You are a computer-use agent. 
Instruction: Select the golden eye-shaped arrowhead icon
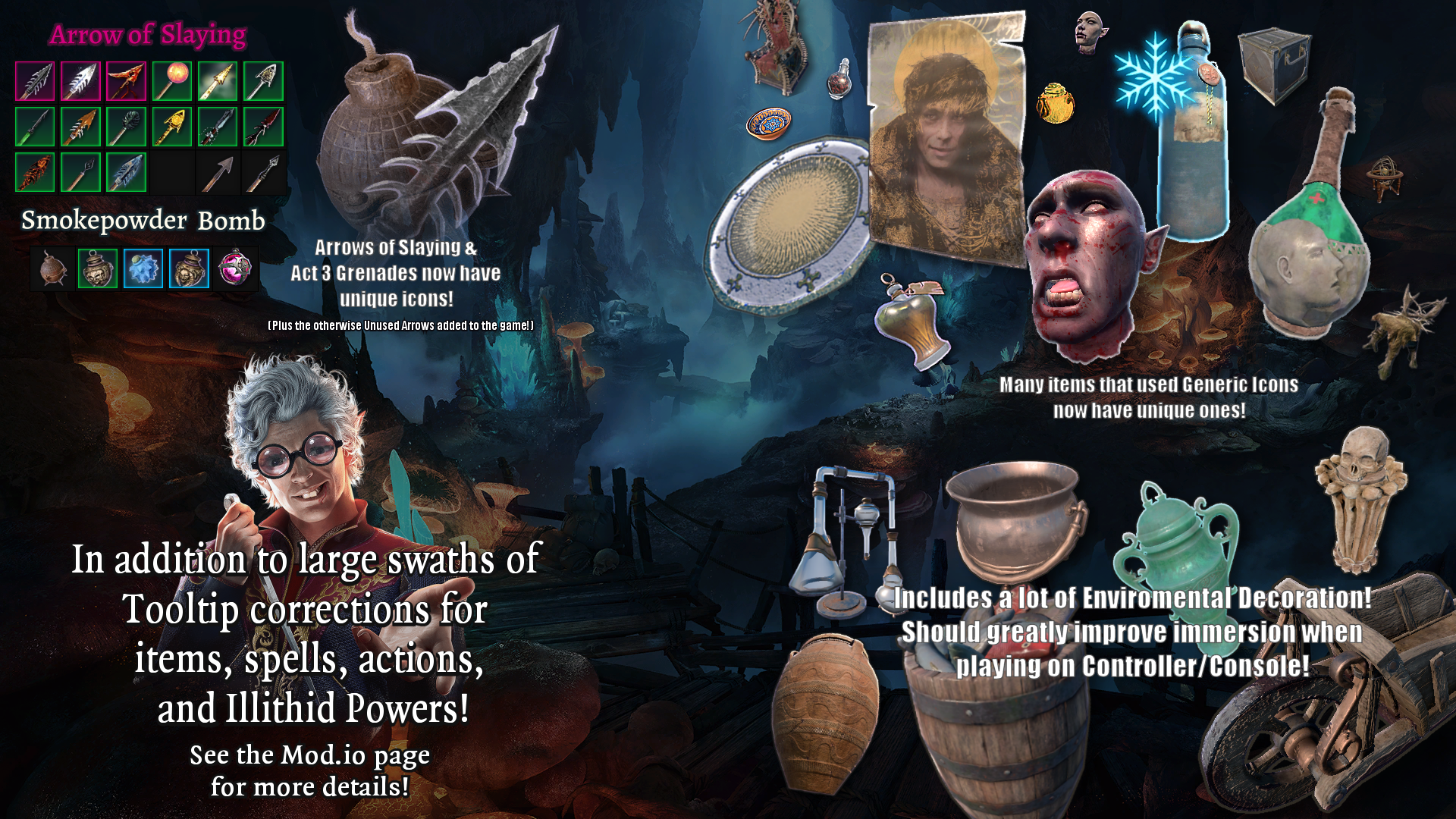pos(172,127)
